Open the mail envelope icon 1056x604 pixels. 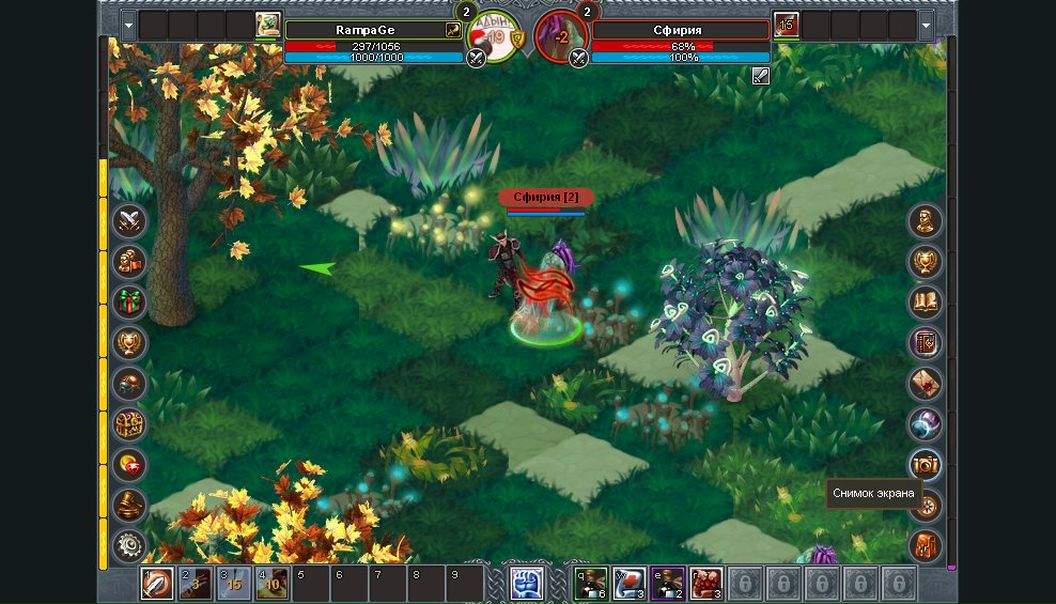925,383
